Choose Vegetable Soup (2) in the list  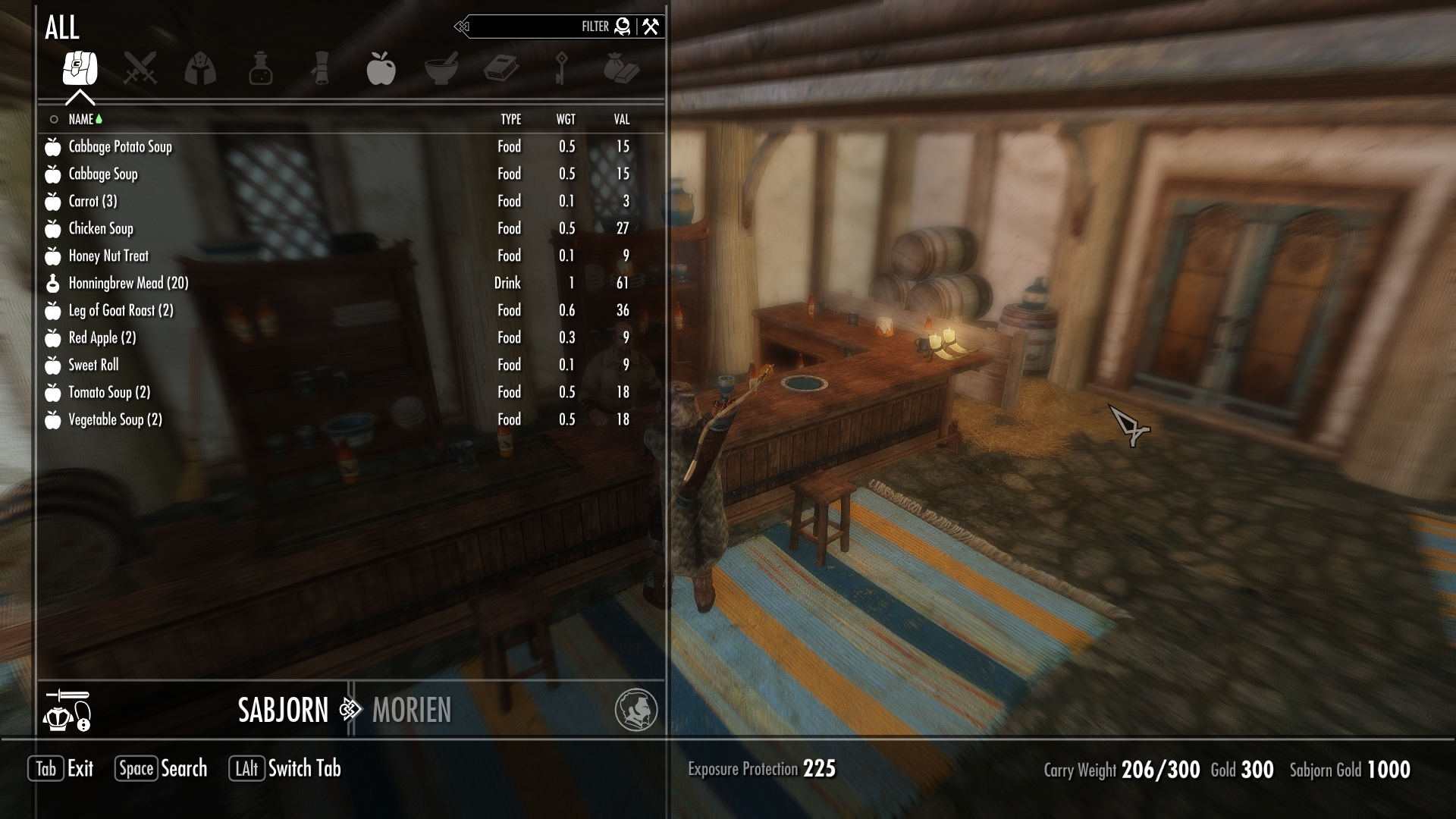click(115, 419)
